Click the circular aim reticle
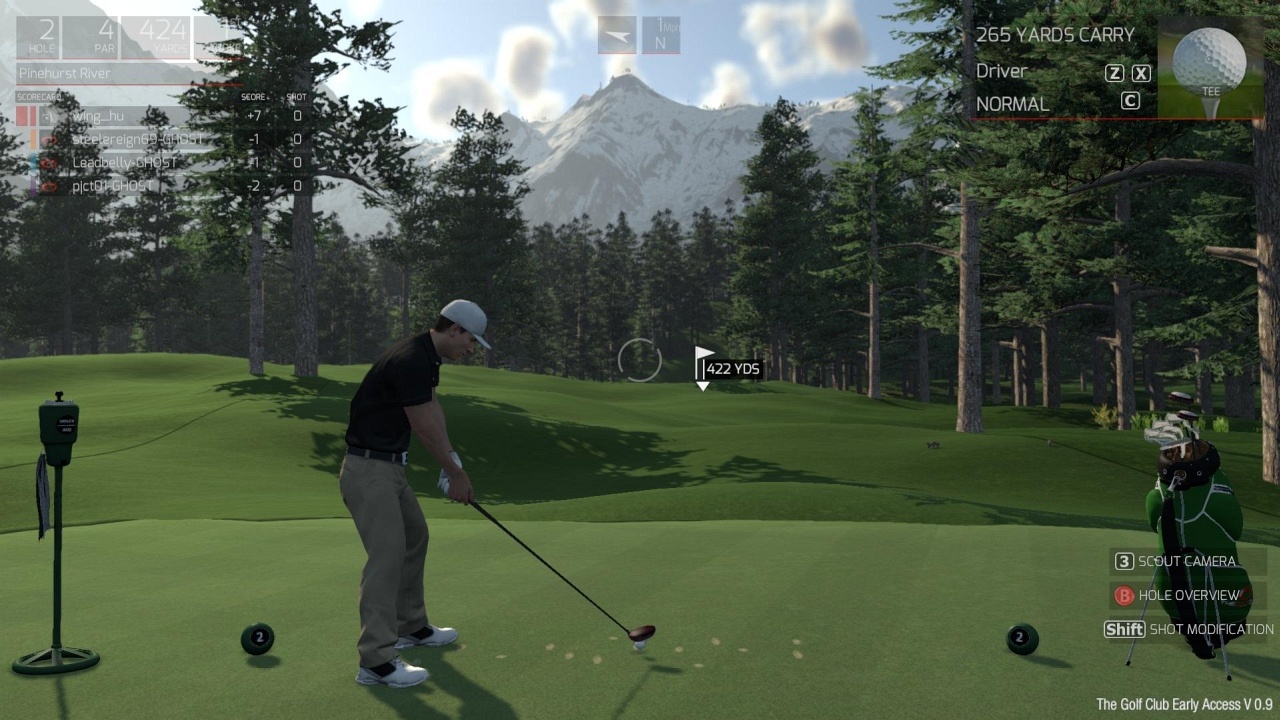 tap(639, 361)
